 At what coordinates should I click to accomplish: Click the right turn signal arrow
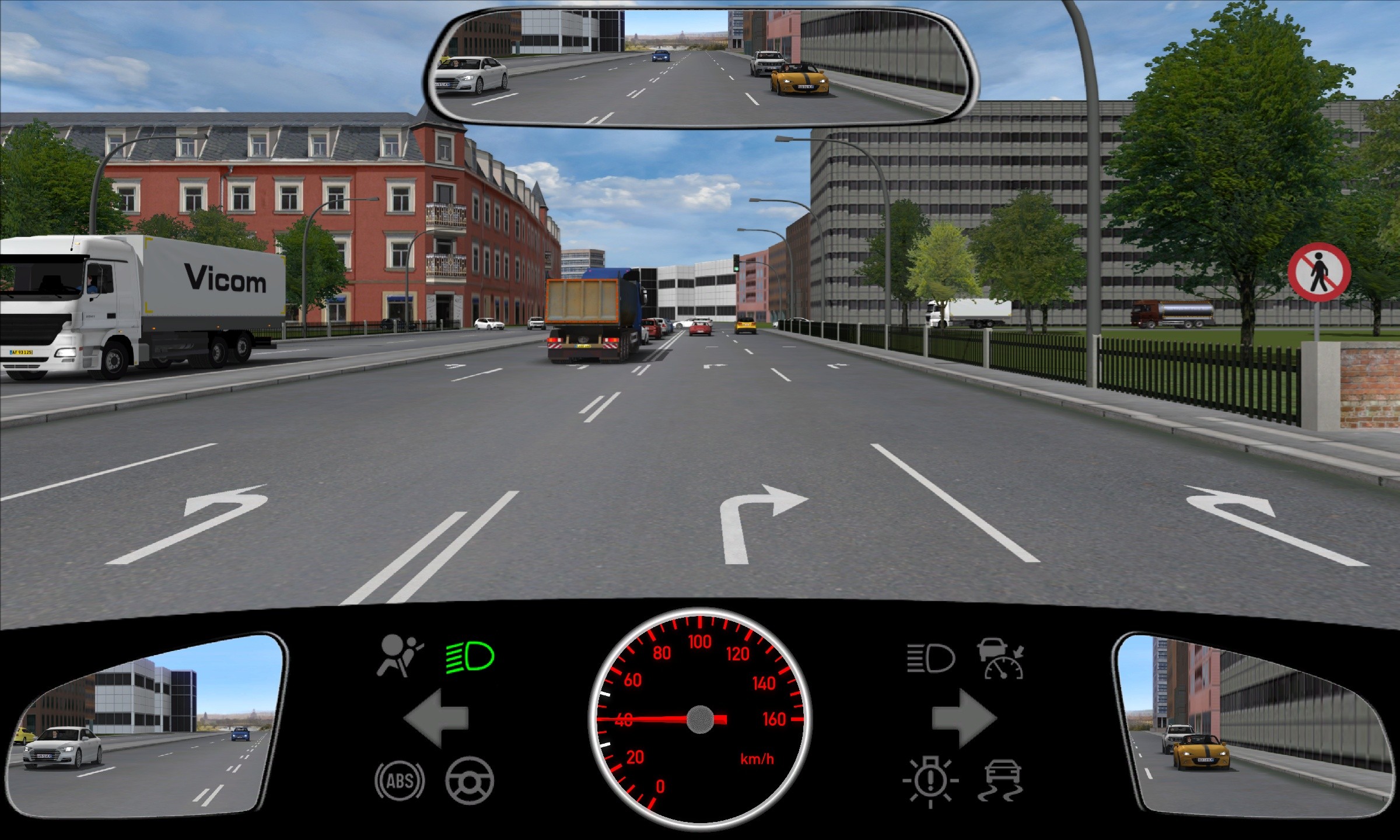[964, 718]
